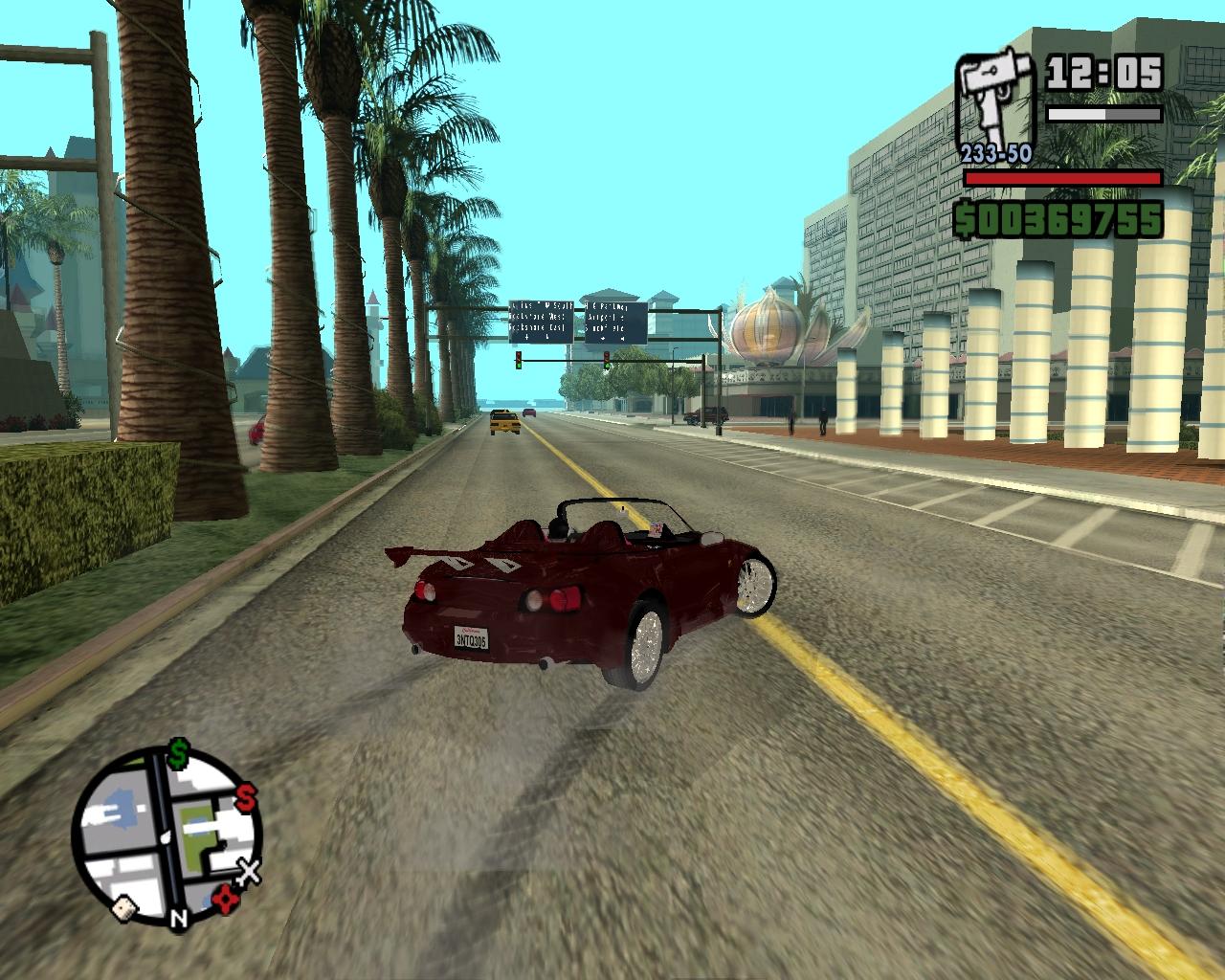Click the red flower-shaped radar blip
Screen dimensions: 1225x980
coord(226,899)
